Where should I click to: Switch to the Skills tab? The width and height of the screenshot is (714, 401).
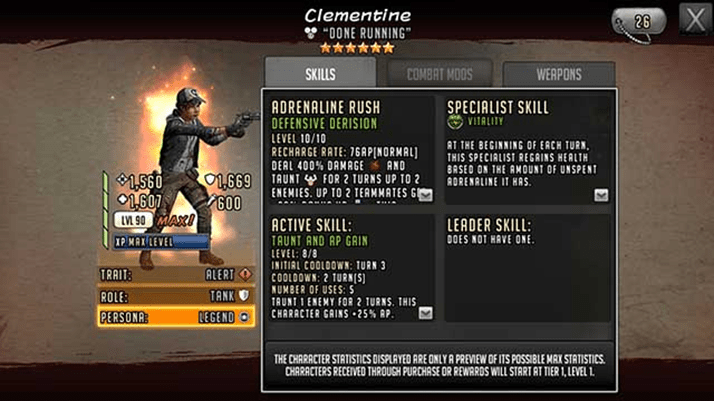(x=320, y=73)
